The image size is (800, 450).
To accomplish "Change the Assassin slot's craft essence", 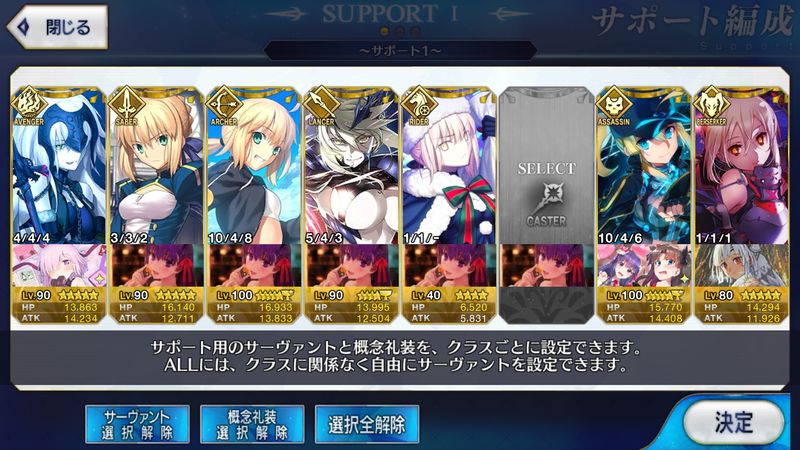I will coord(643,270).
